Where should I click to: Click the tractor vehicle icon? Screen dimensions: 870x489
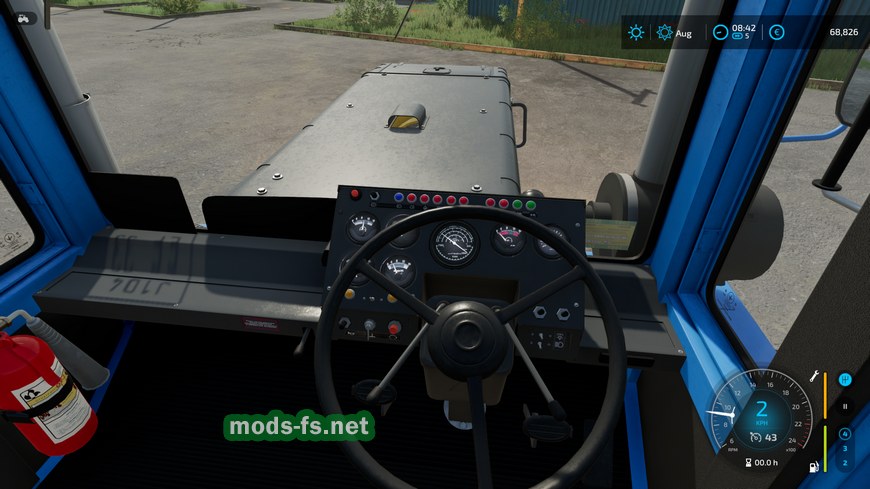coord(22,18)
